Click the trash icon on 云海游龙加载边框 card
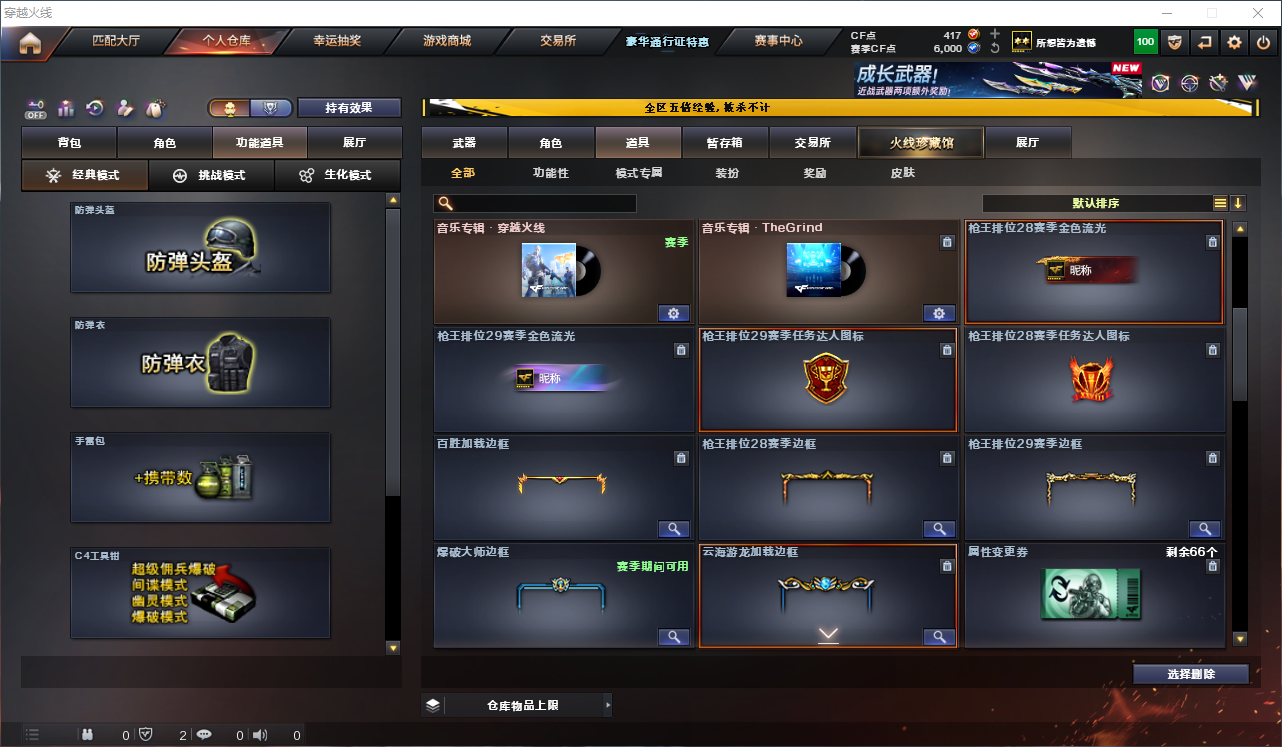Screen dimensions: 1282x747 coord(947,565)
